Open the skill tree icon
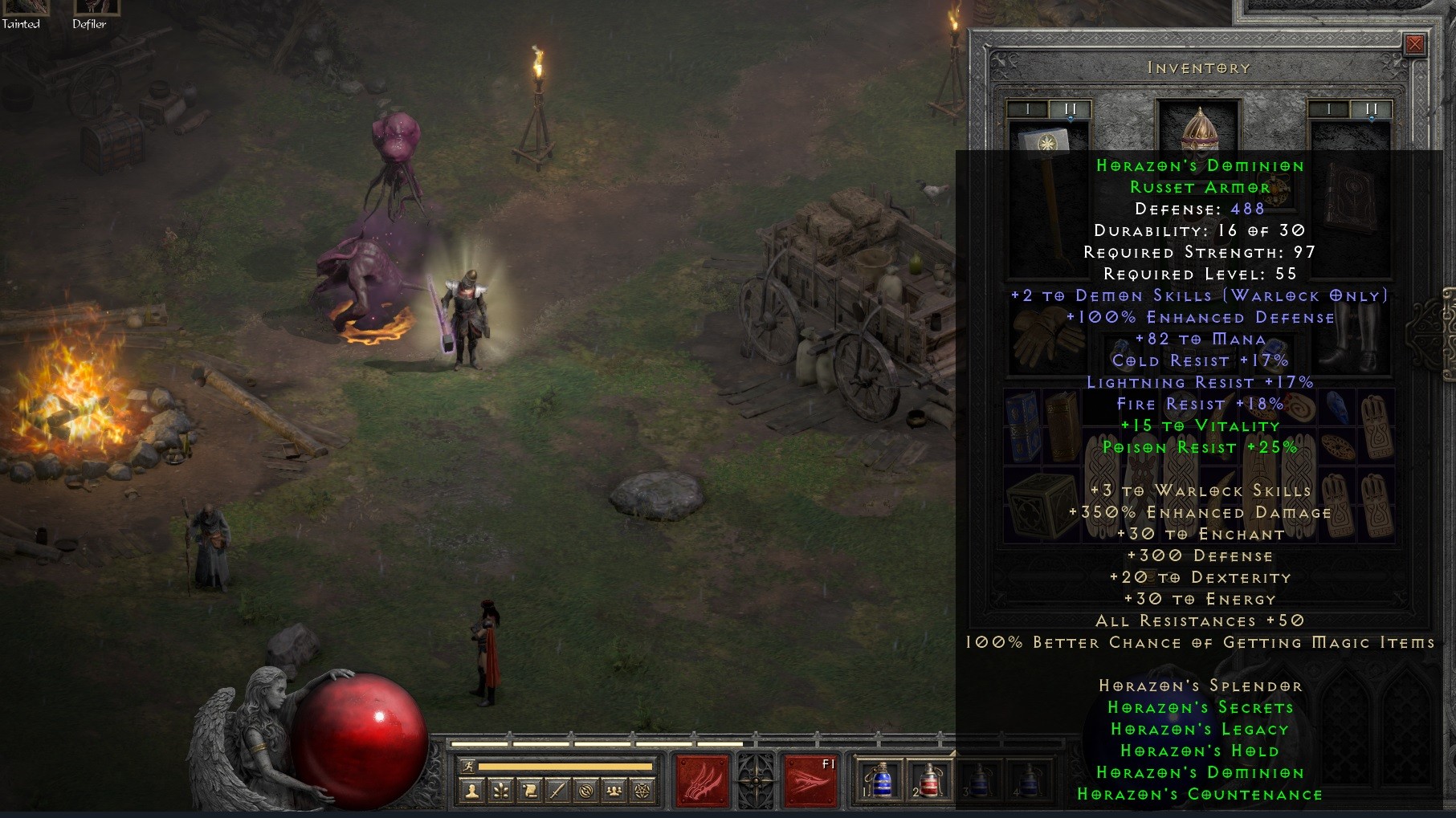 501,792
